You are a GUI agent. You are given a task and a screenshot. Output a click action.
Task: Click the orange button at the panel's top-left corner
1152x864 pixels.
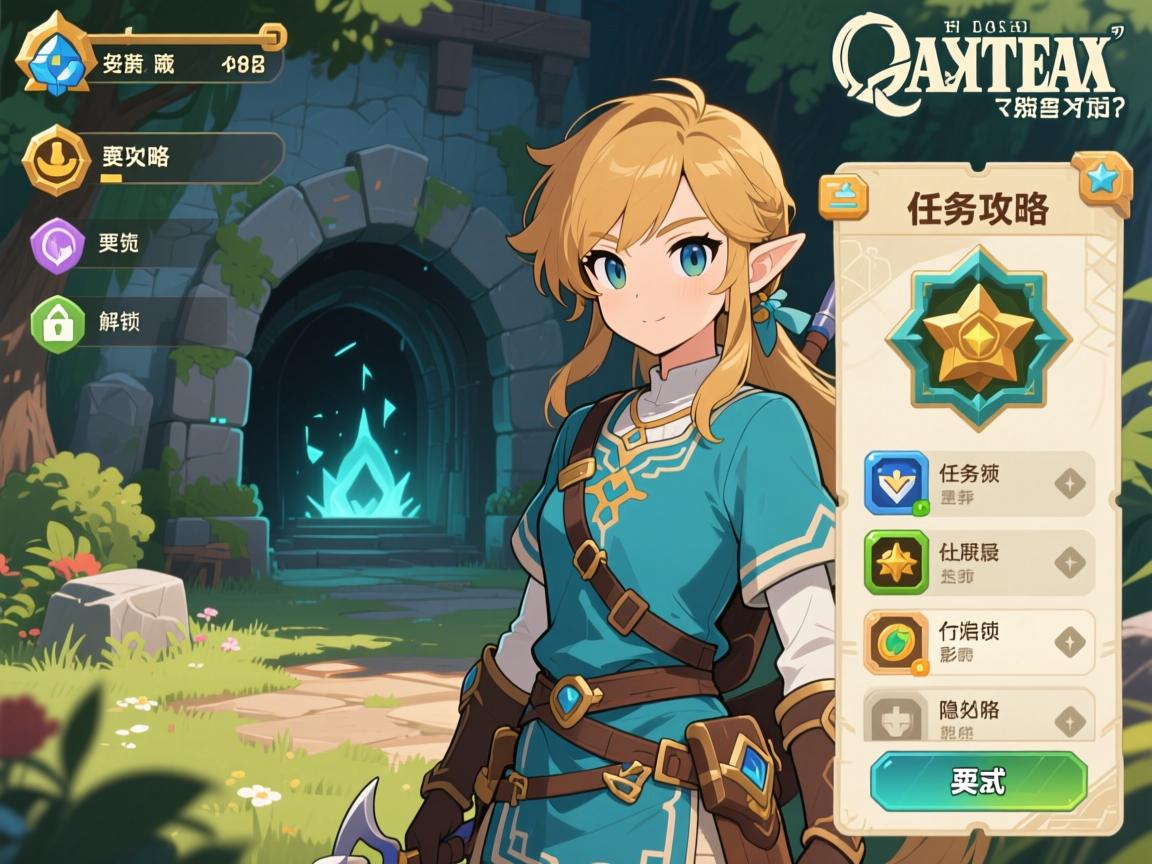844,195
